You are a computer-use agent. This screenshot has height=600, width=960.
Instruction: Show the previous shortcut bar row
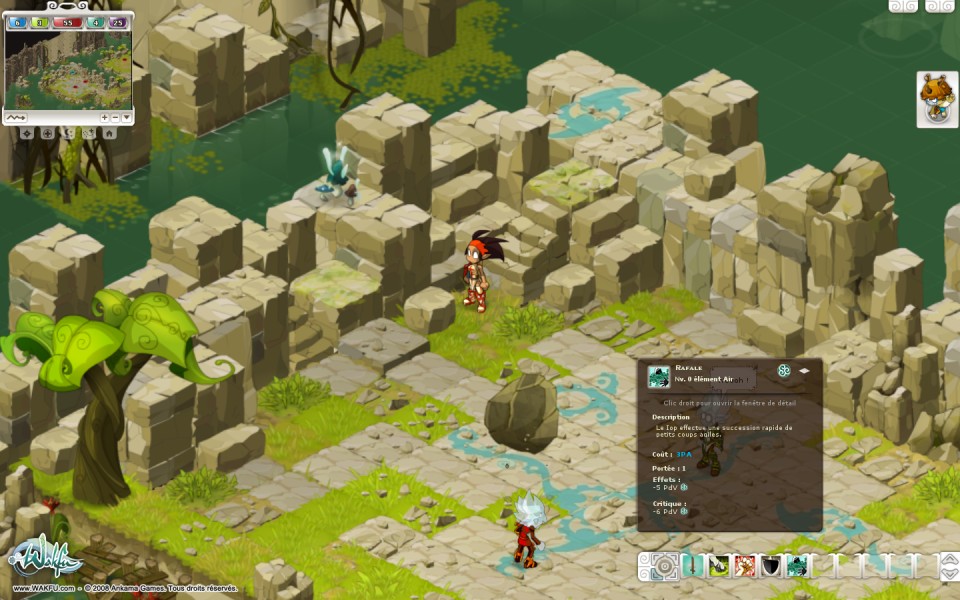pos(947,560)
